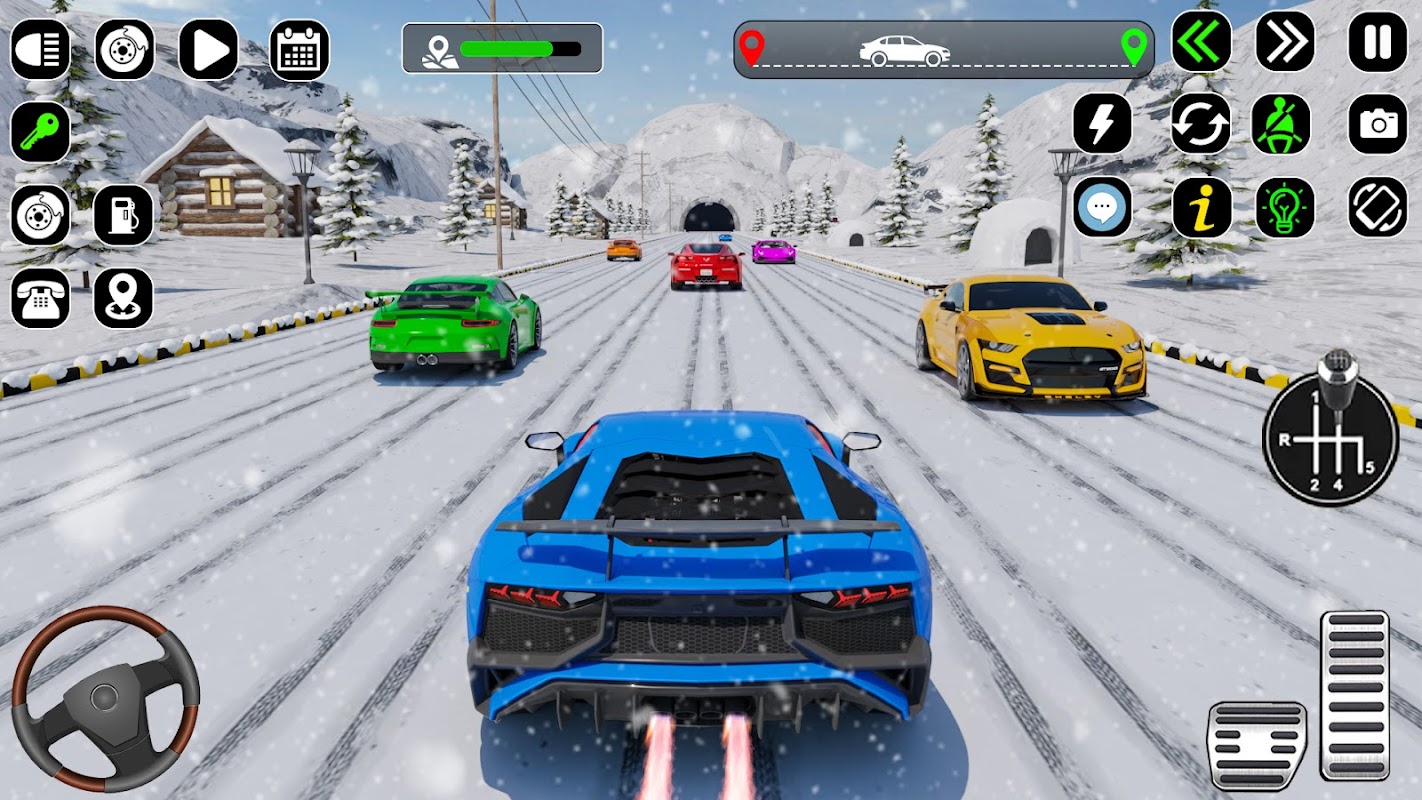Select the telephone icon
The height and width of the screenshot is (800, 1422).
[41, 298]
